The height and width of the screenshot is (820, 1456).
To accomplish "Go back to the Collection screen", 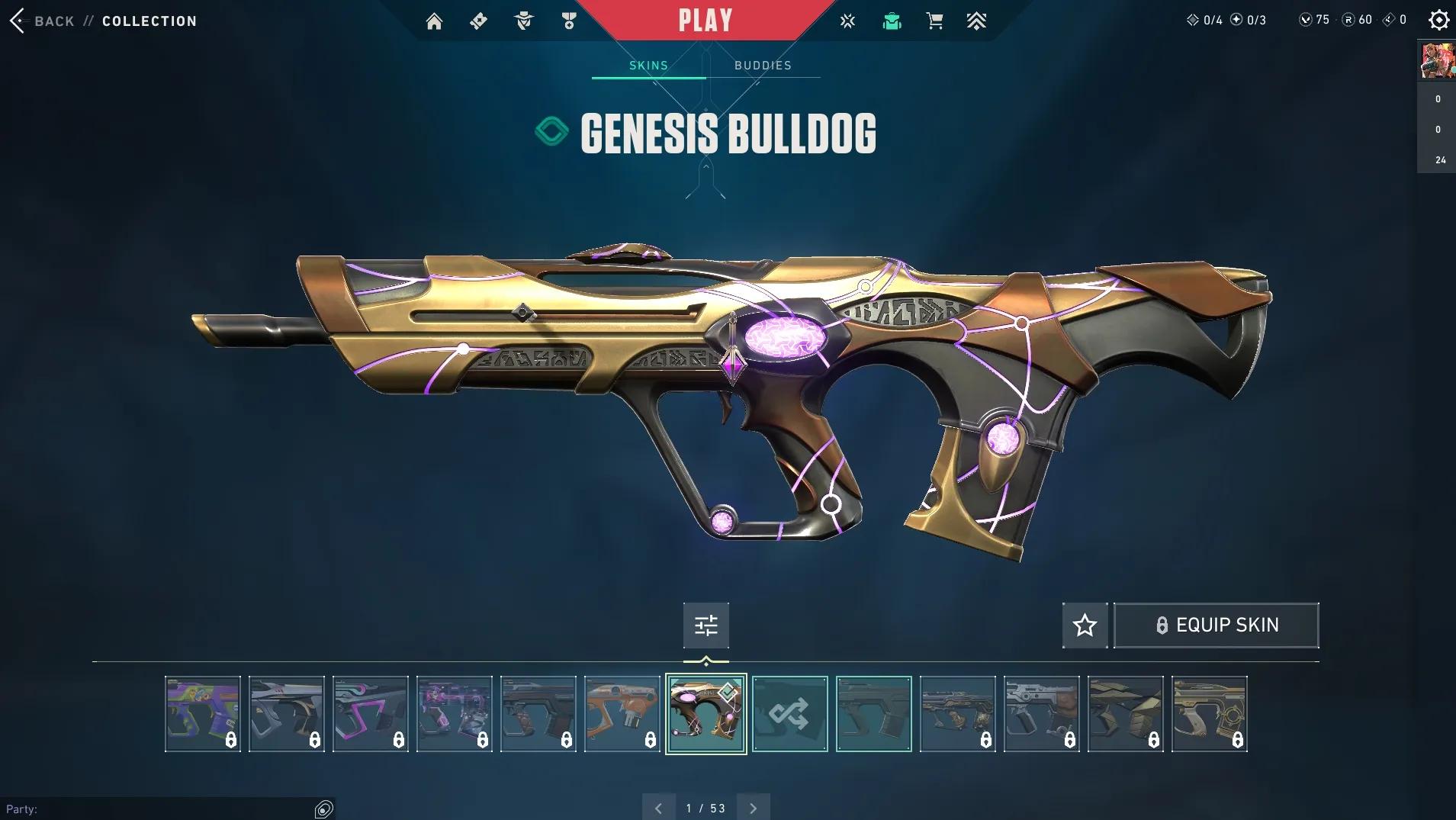I will pyautogui.click(x=43, y=21).
